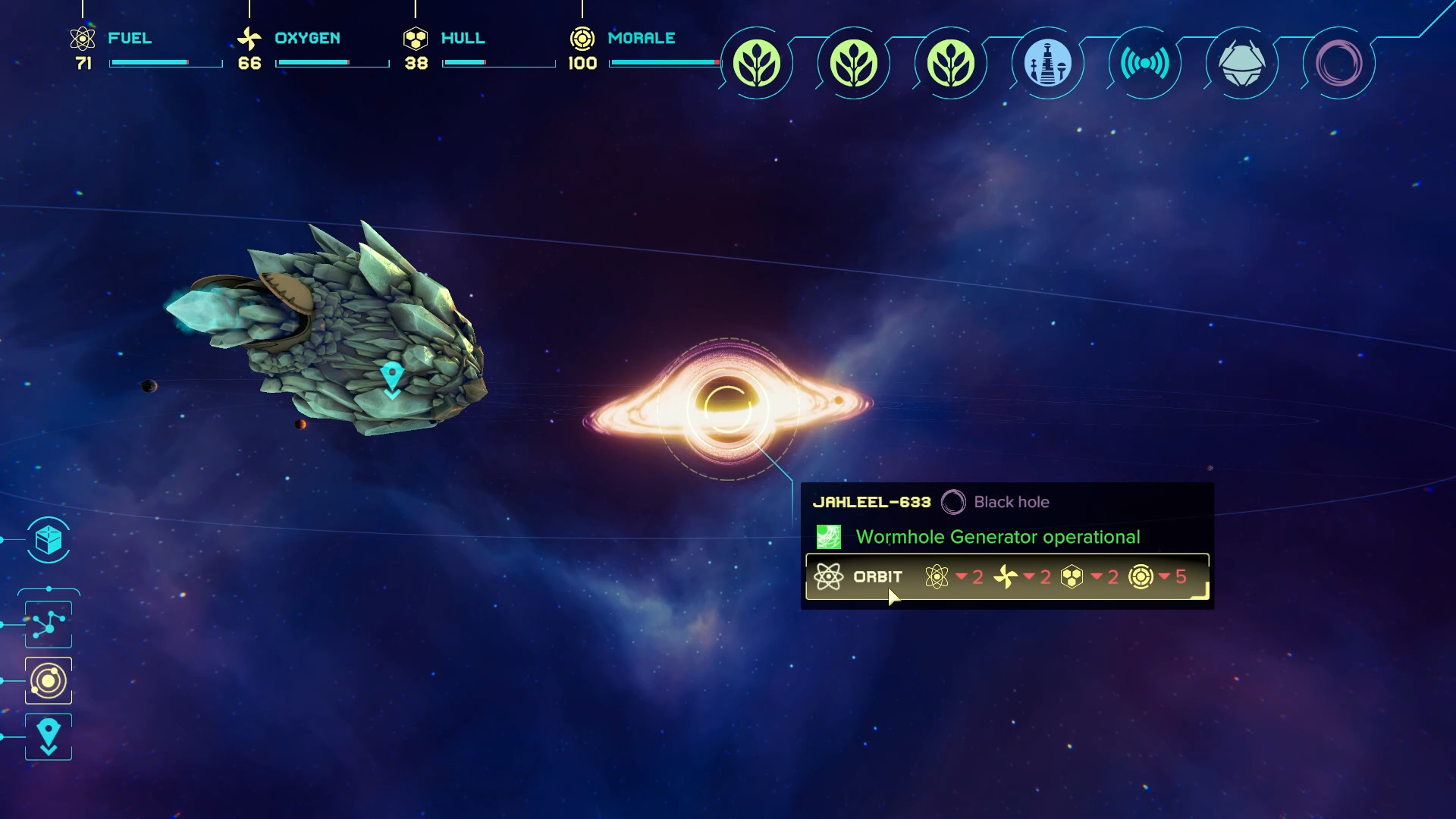Viewport: 1456px width, 819px height.
Task: Open the oxygen cost dropdown in the Orbit bar
Action: tap(1029, 577)
